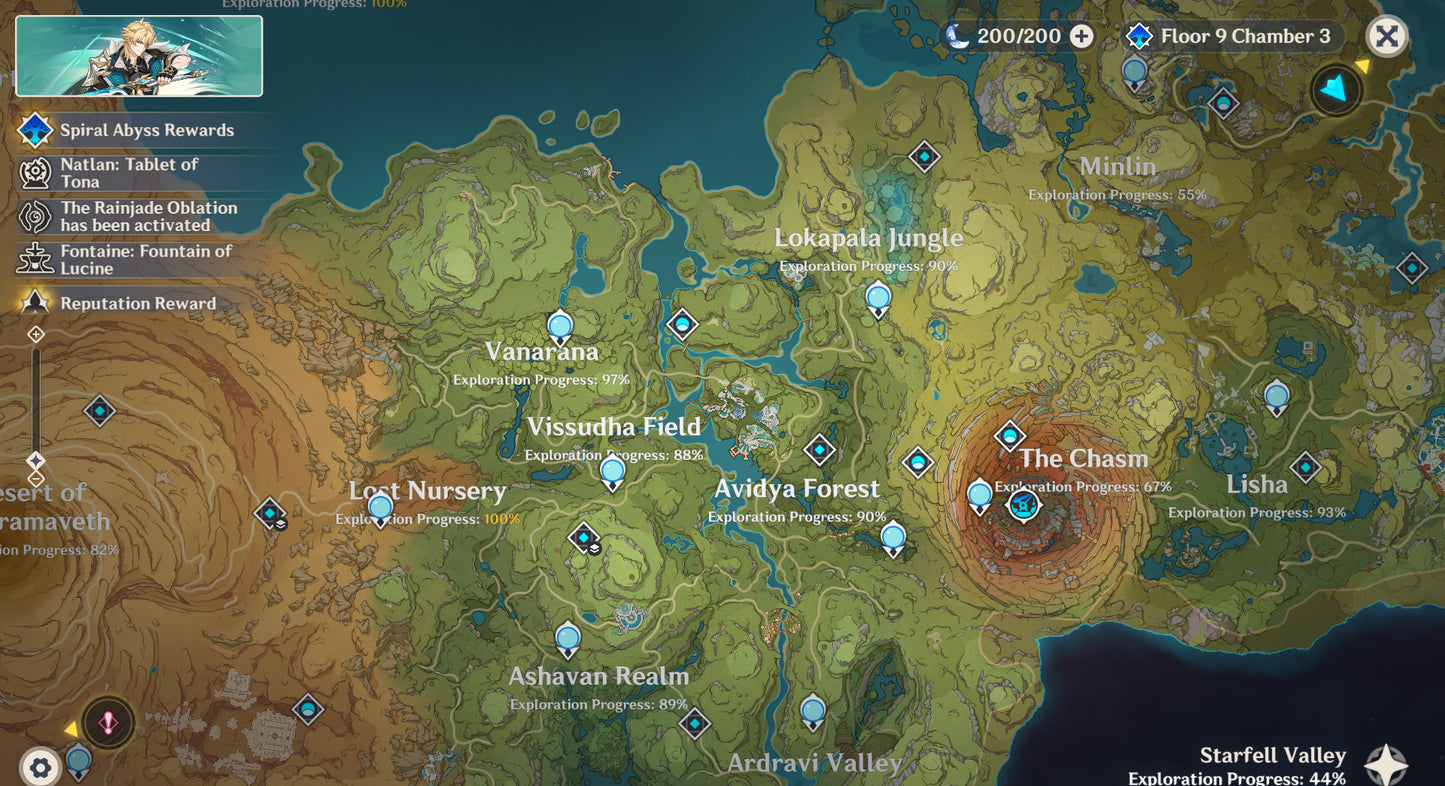The image size is (1445, 786).
Task: Click the character banner thumbnail
Action: click(139, 56)
